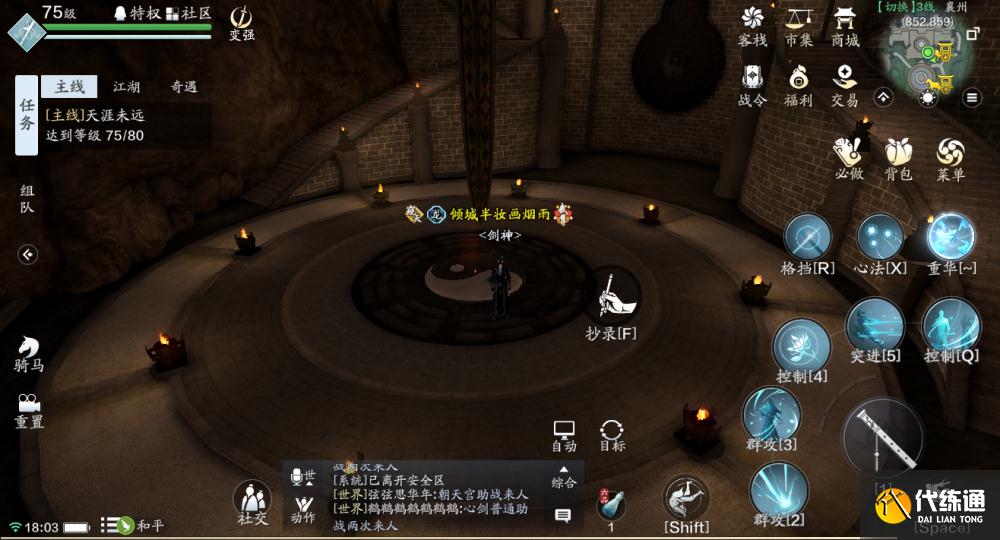Viewport: 1000px width, 540px height.
Task: Open the 变强 power-up menu
Action: point(241,22)
